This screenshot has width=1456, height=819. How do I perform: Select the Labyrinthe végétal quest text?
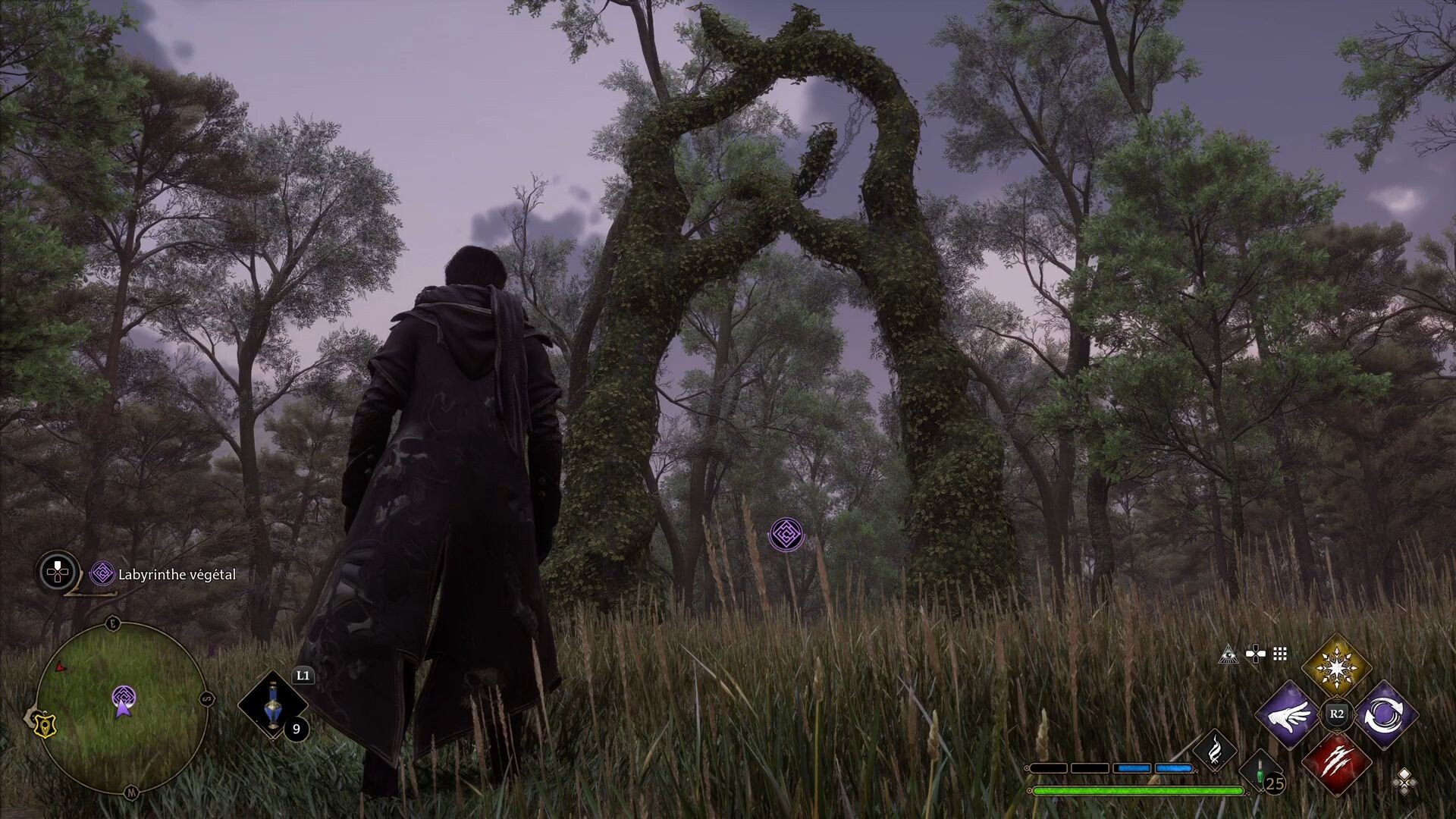174,575
